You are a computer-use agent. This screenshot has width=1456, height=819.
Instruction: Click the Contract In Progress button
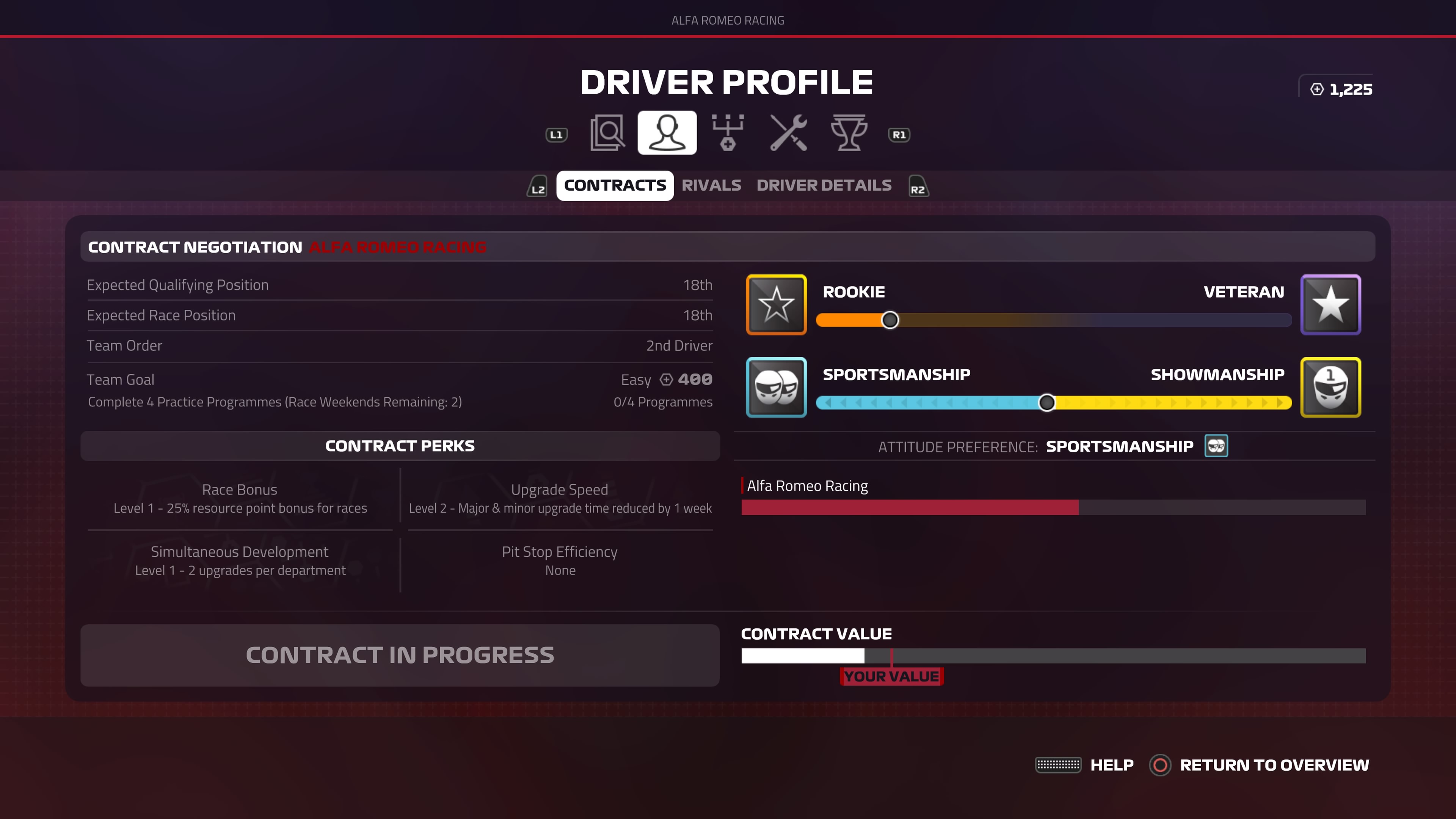[x=400, y=655]
